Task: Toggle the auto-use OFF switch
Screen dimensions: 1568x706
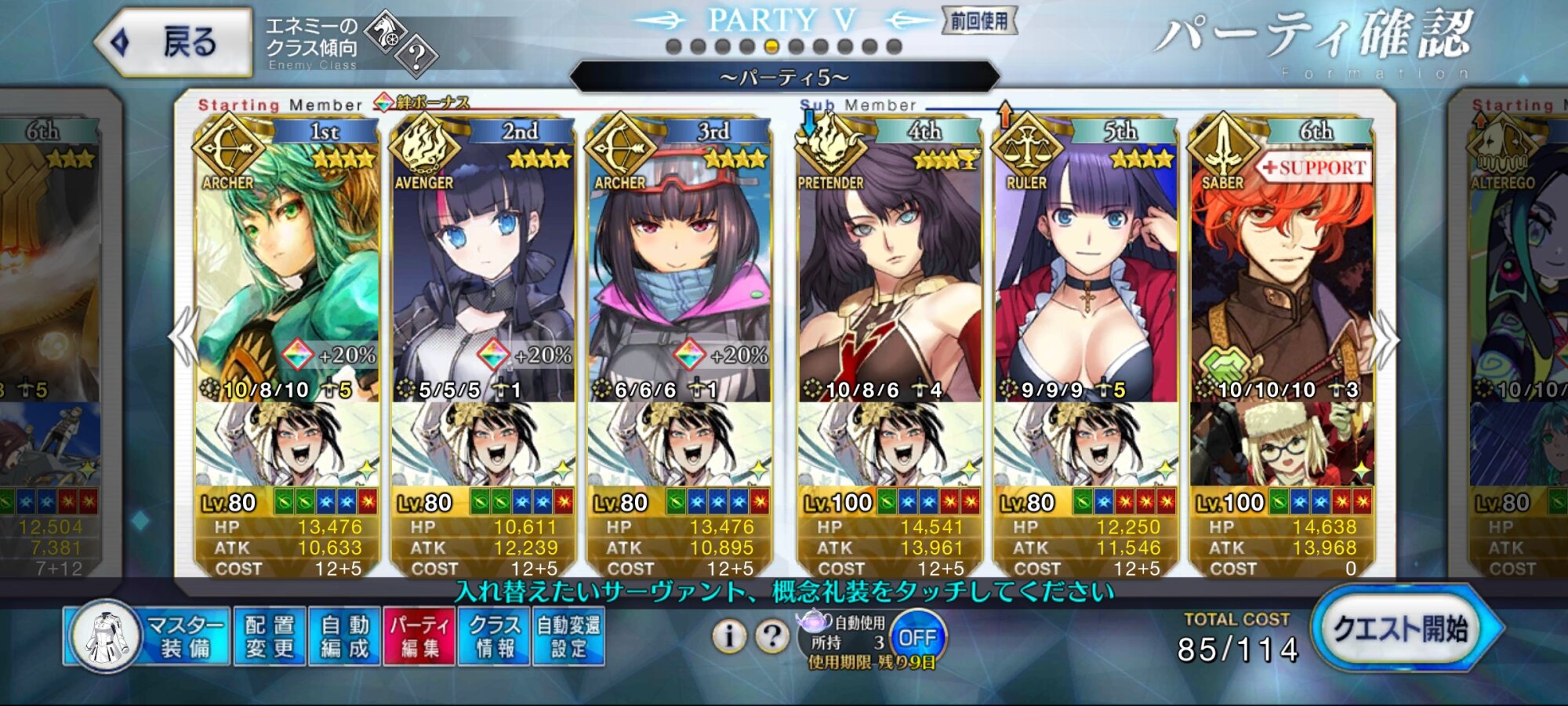Action: [917, 637]
